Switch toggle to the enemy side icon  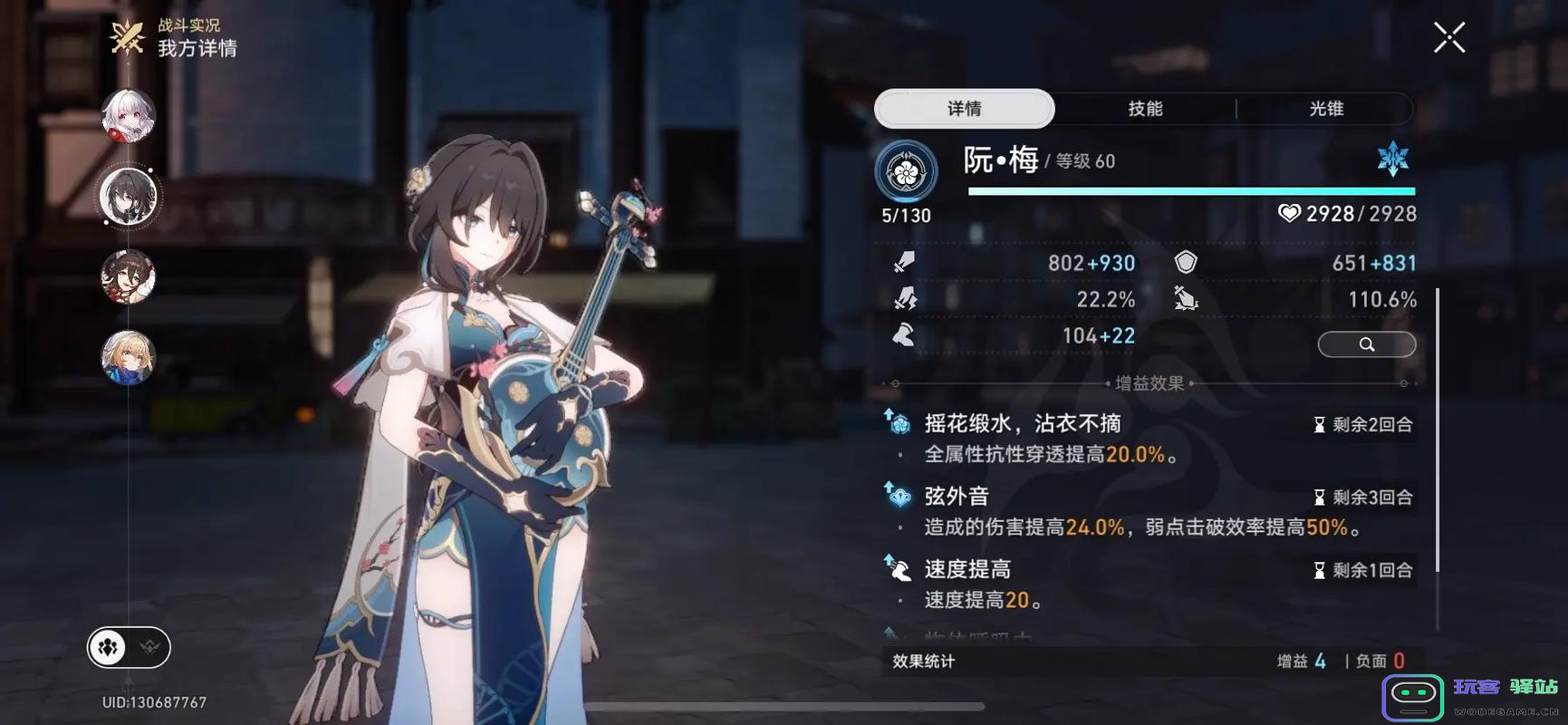click(149, 647)
